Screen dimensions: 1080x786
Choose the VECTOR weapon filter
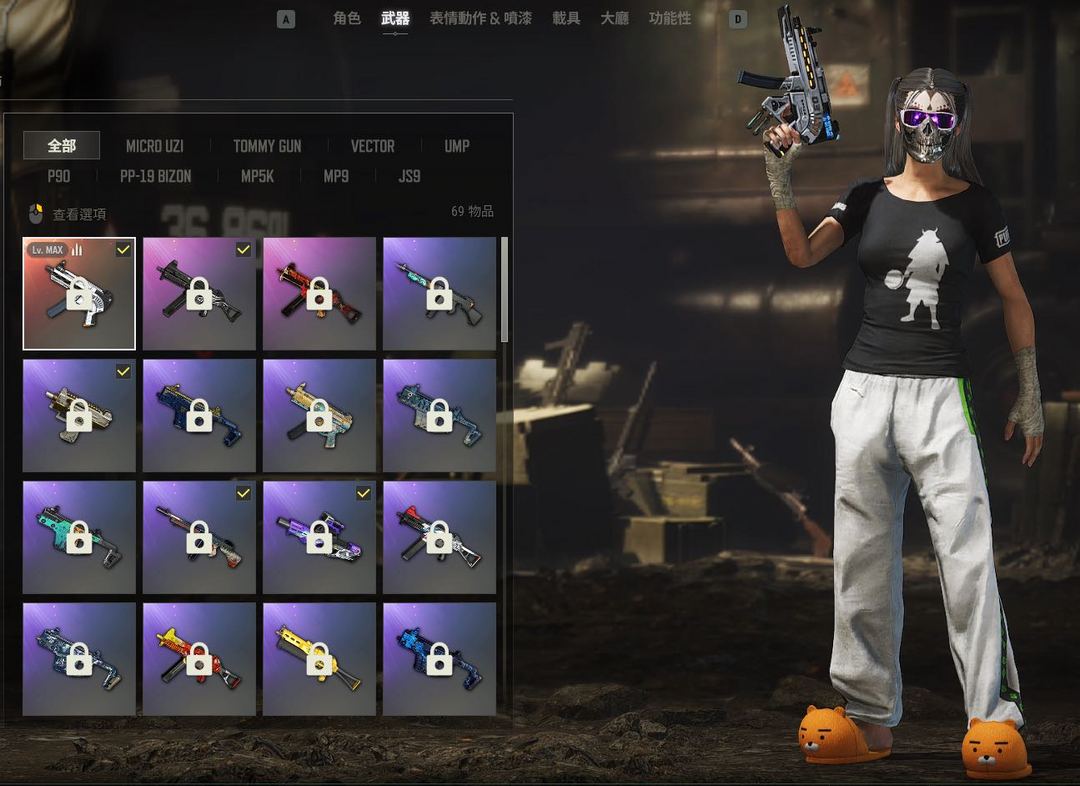[x=372, y=146]
